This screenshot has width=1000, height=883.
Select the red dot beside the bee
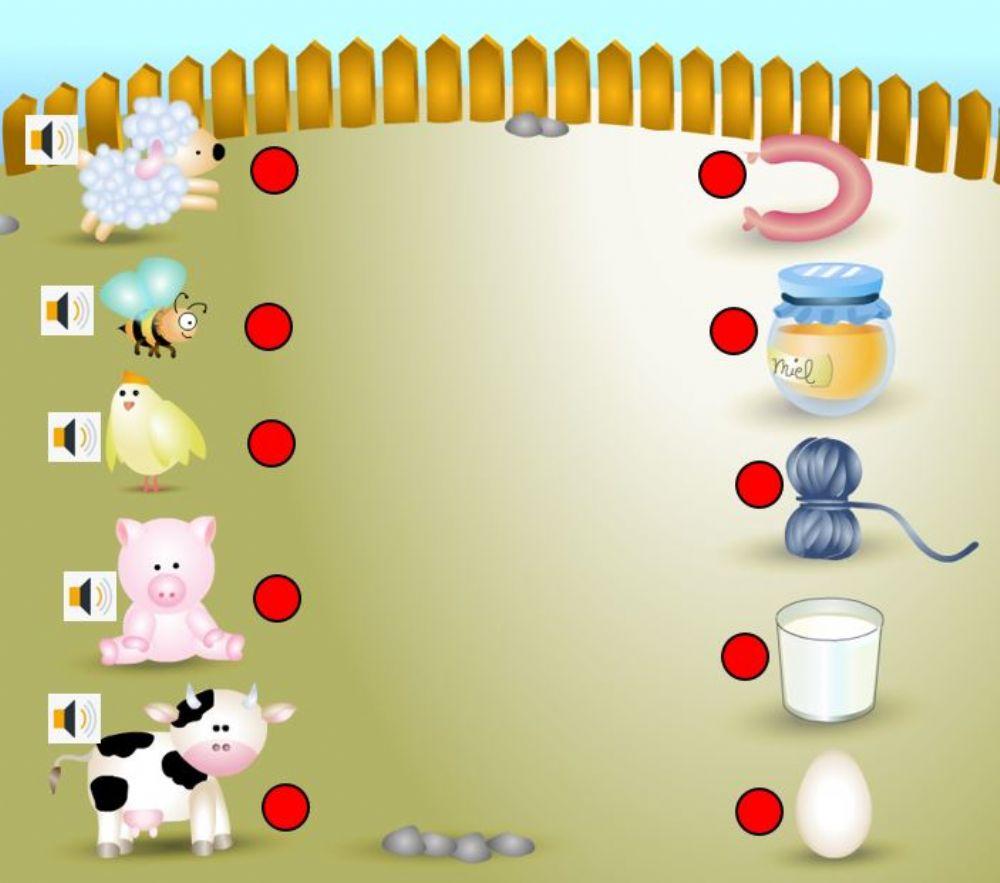tap(268, 327)
